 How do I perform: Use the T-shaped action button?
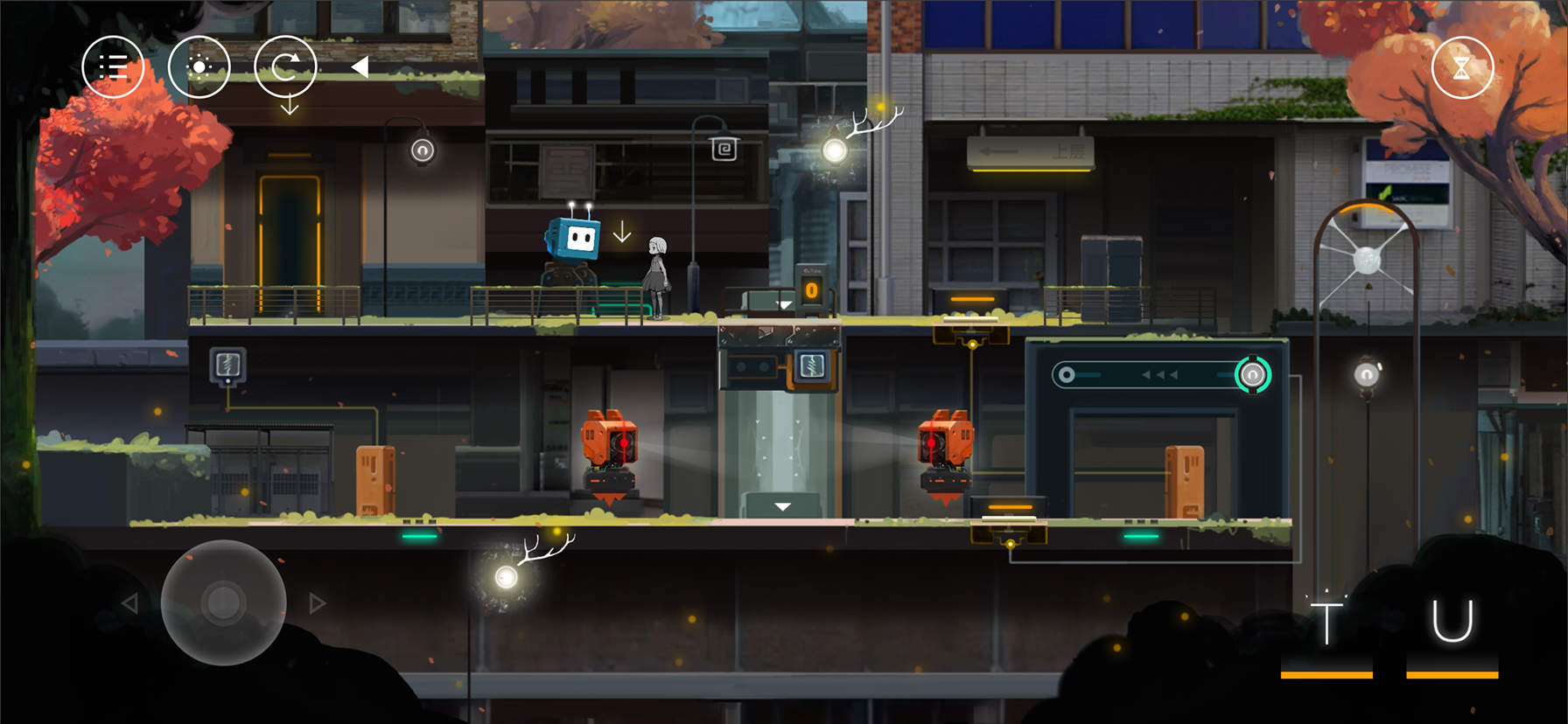coord(1326,623)
